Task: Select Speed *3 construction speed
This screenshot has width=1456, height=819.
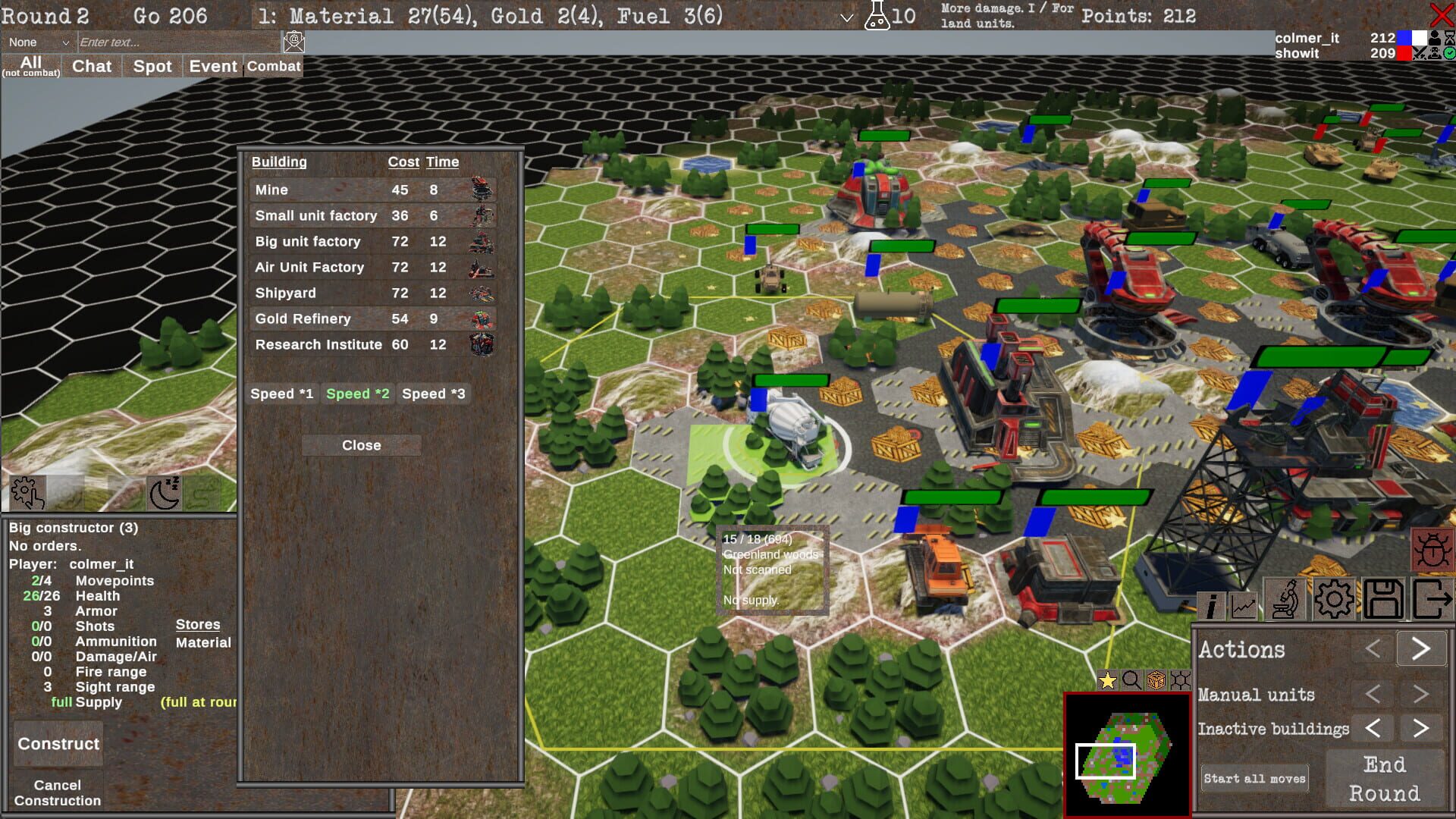Action: pyautogui.click(x=433, y=394)
